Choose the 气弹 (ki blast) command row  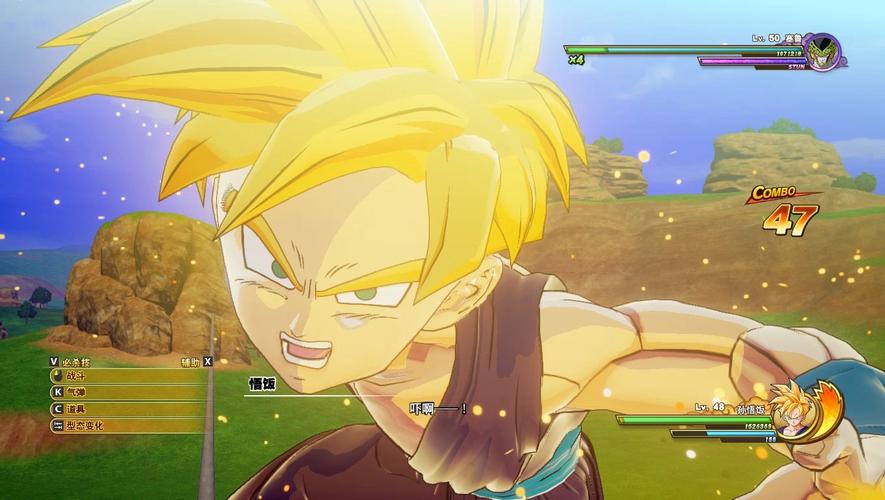tap(110, 393)
